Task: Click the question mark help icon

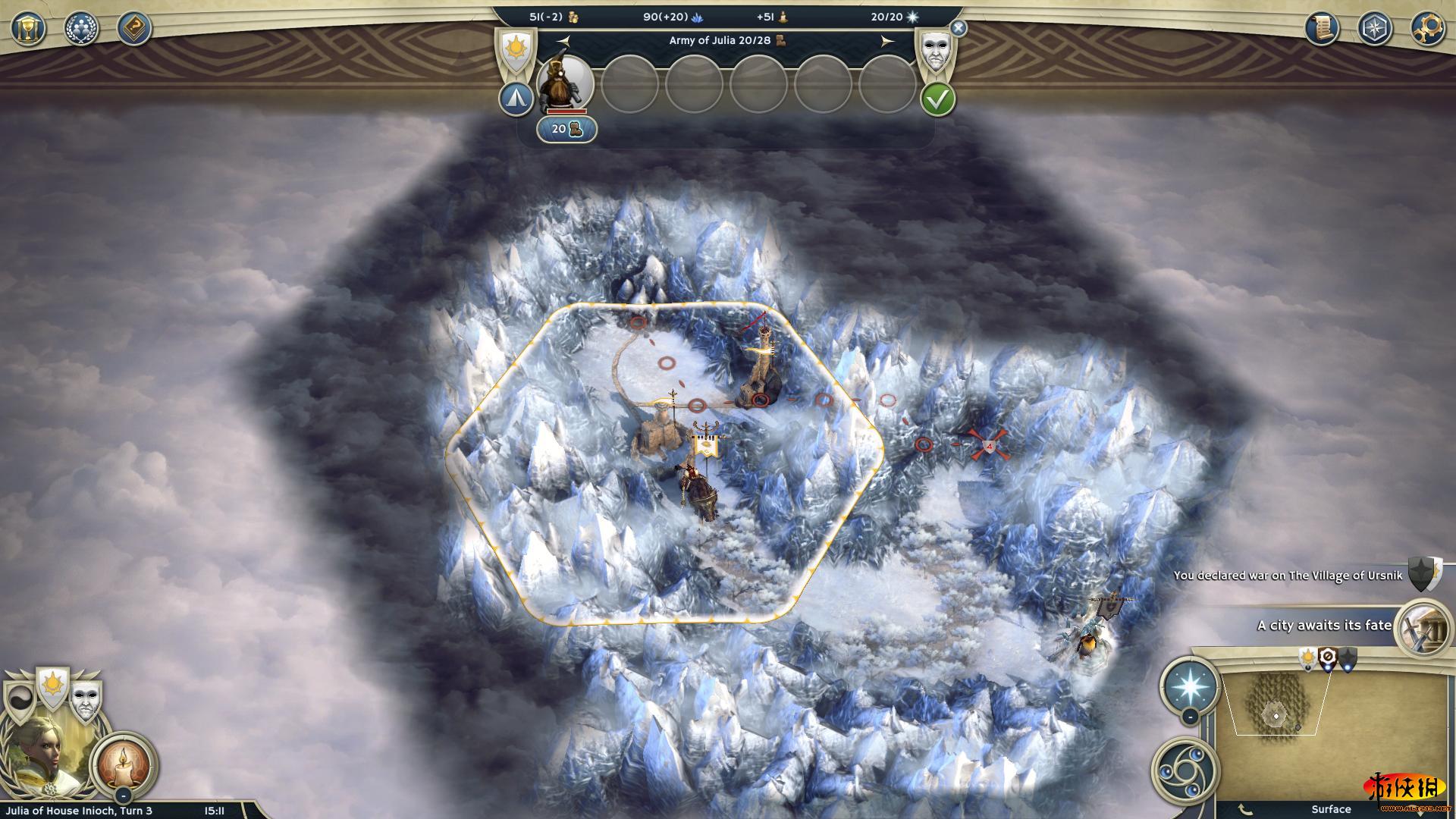Action: (x=134, y=29)
